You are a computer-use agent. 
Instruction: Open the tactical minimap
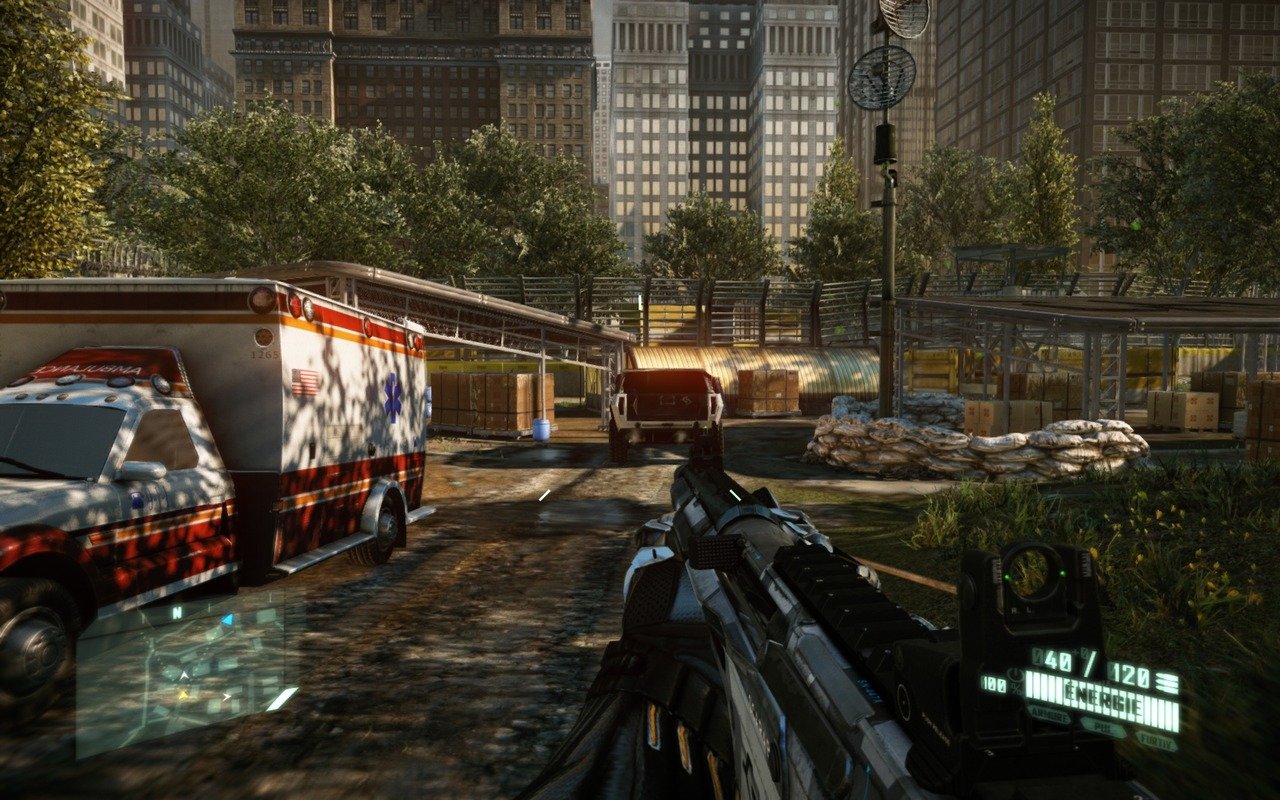tap(187, 672)
